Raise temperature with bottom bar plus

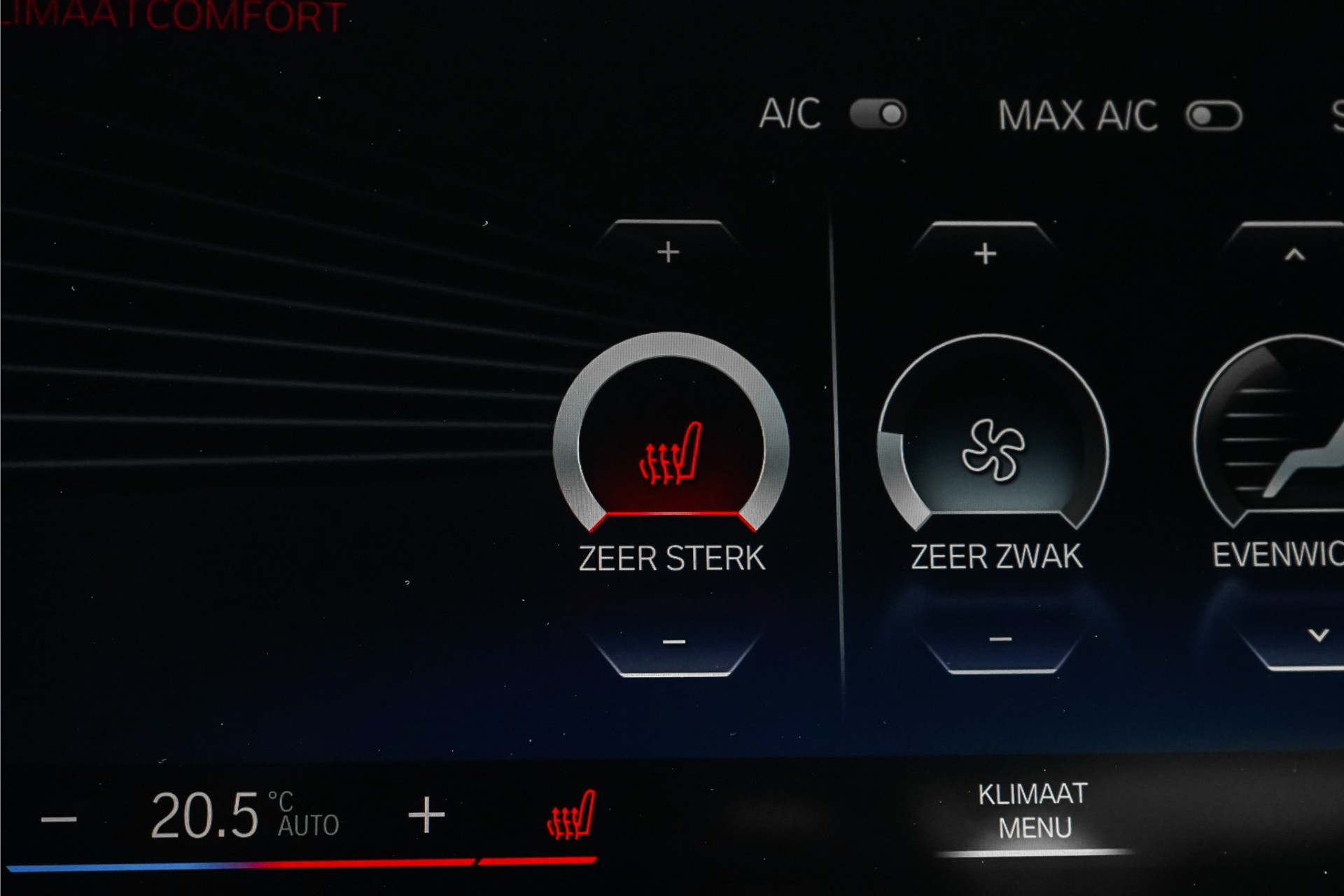coord(426,815)
